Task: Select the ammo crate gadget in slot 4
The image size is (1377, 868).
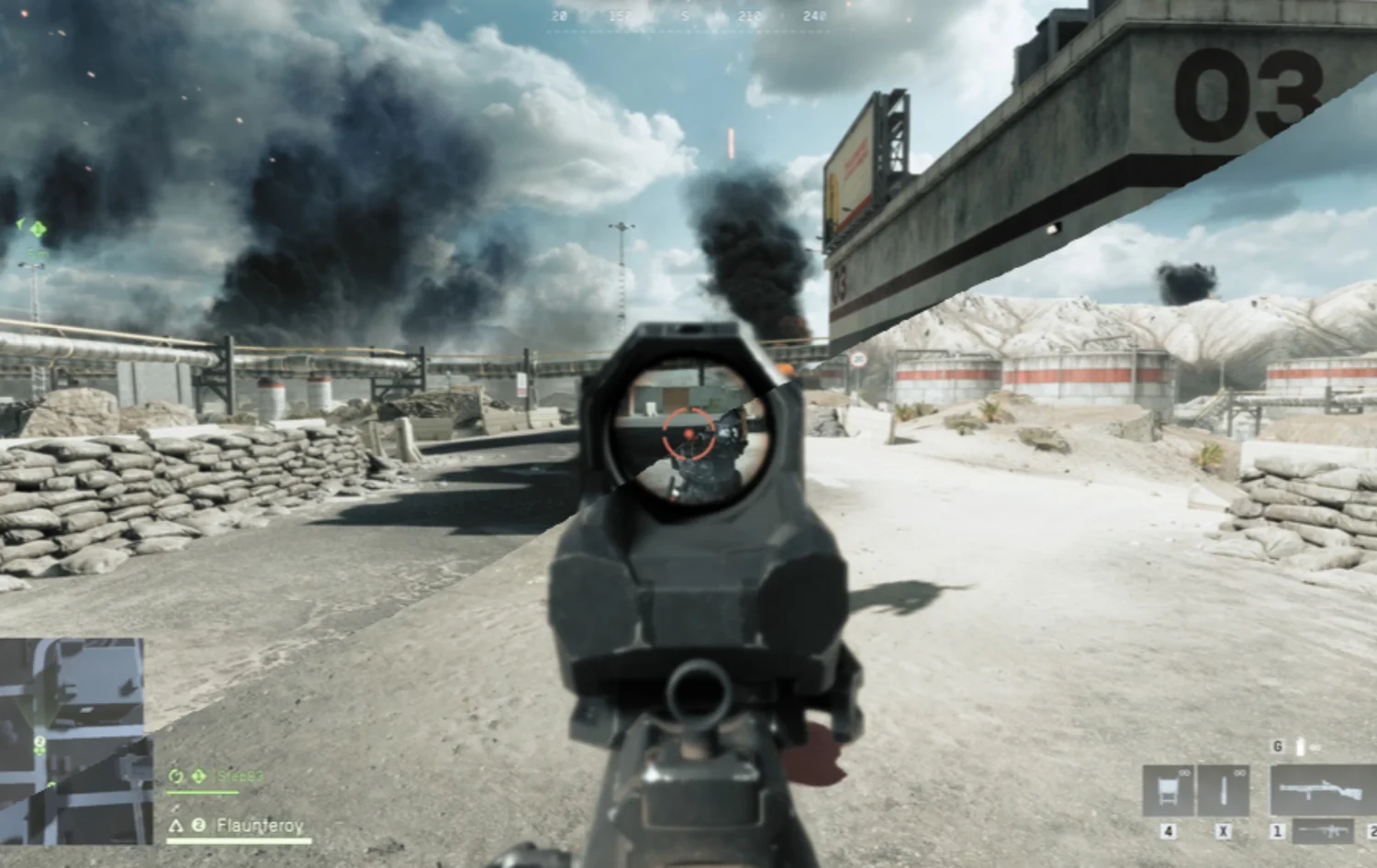Action: click(x=1168, y=789)
